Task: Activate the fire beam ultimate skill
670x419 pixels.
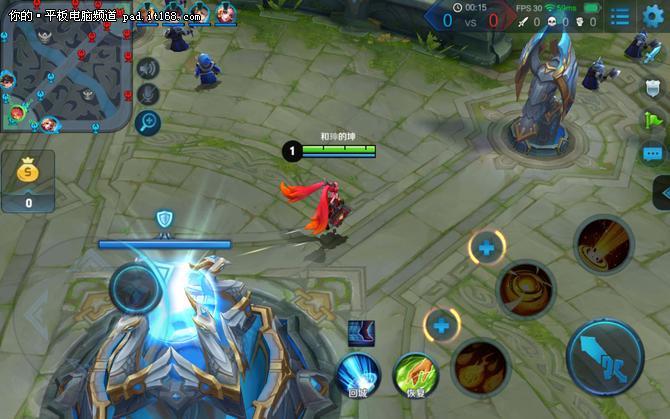Action: (603, 245)
